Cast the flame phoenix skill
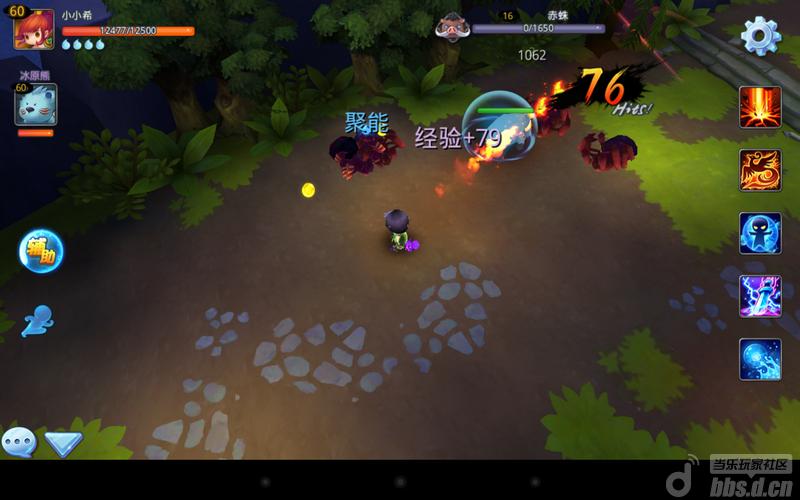800x500 pixels. (760, 170)
